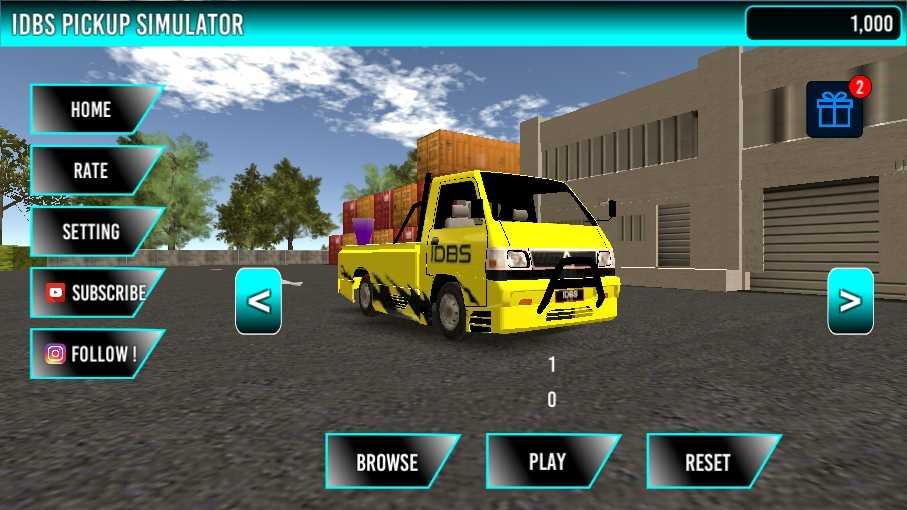Select the Rate button
Image resolution: width=907 pixels, height=510 pixels.
91,171
